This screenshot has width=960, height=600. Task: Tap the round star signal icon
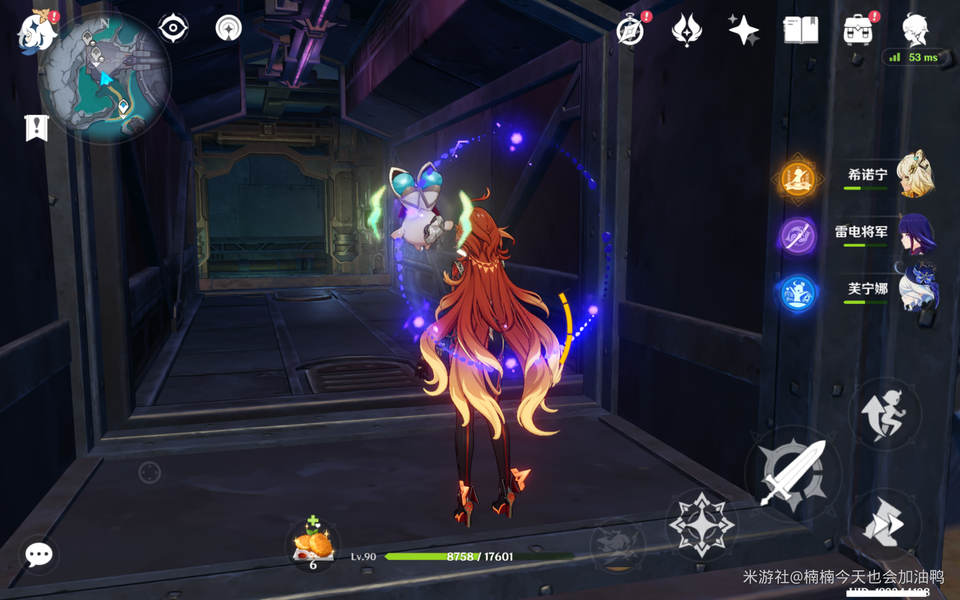(229, 28)
